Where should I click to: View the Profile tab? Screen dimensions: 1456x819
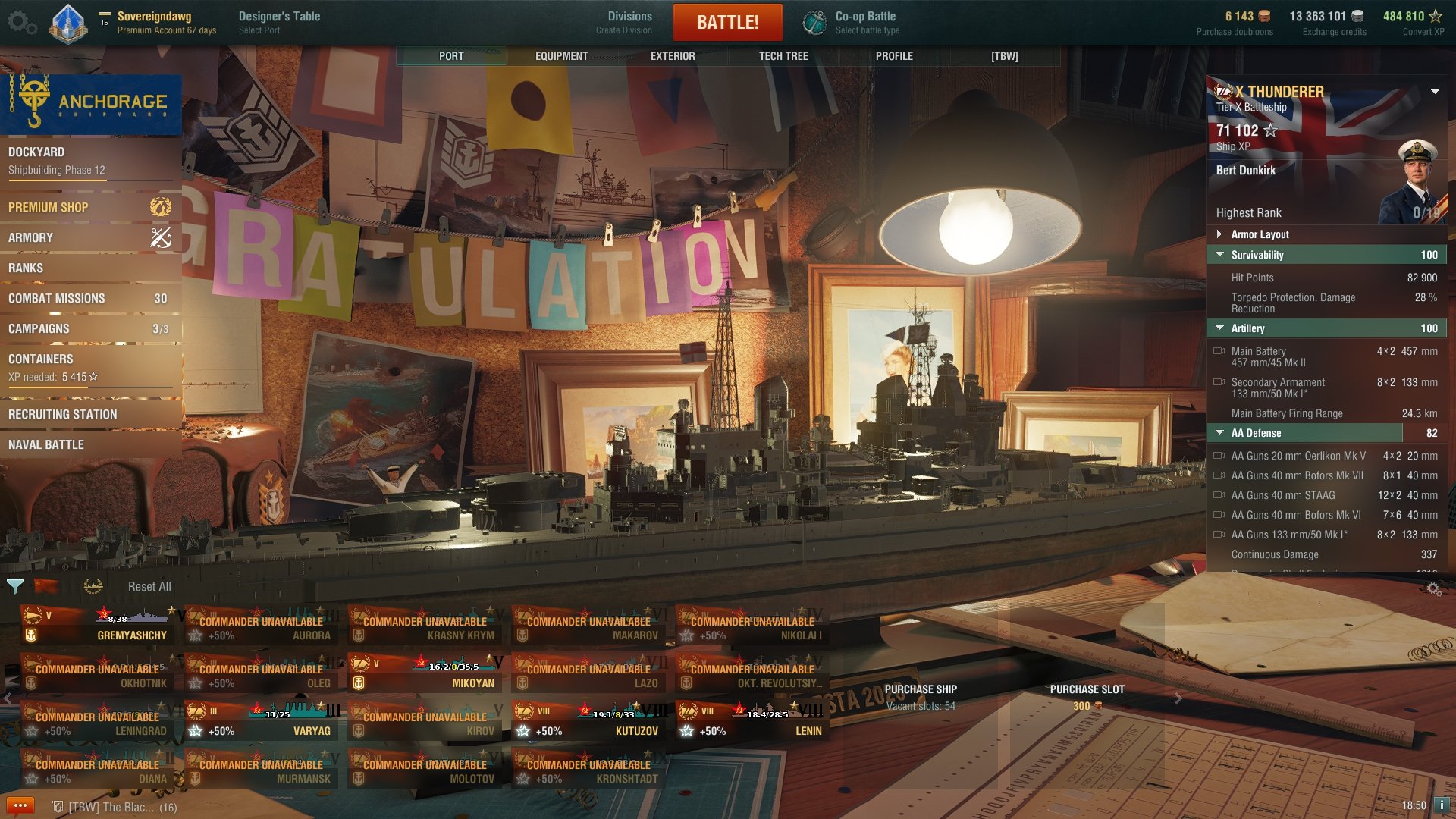(x=894, y=56)
